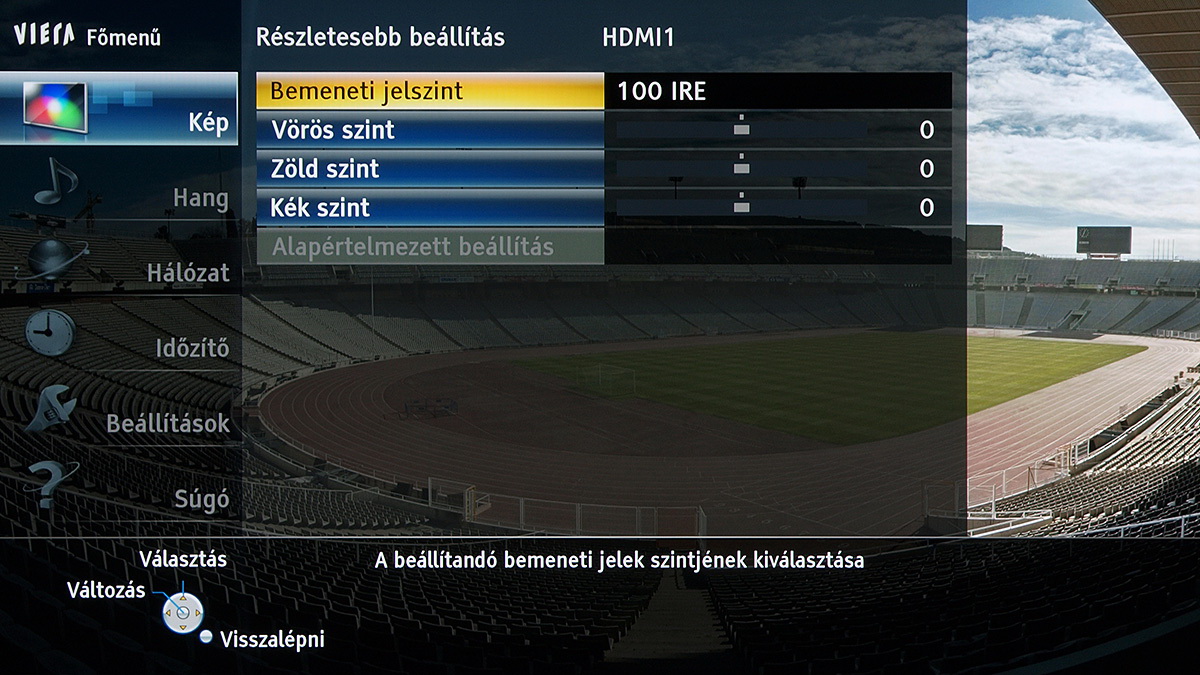Choose the Bemeneti jelszint row
This screenshot has width=1200, height=675.
pos(430,91)
